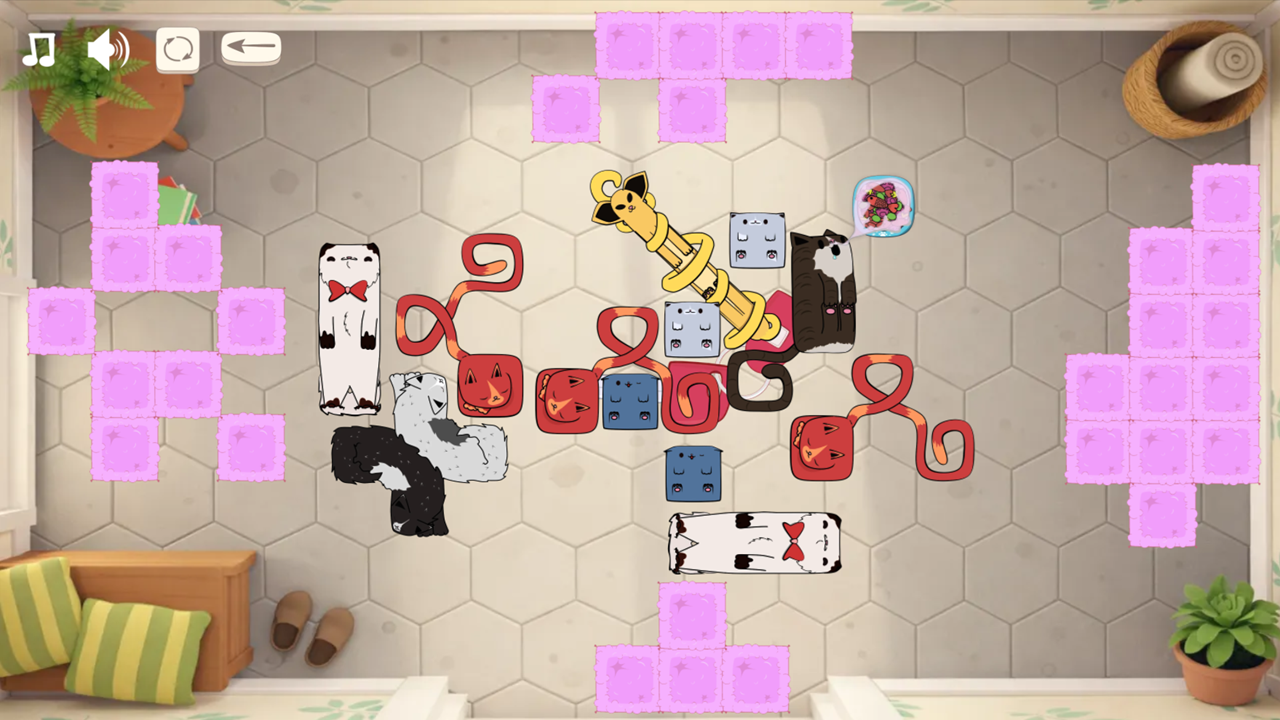Viewport: 1280px width, 720px height.
Task: Select the dark blue sleeping cat piece
Action: coord(628,400)
